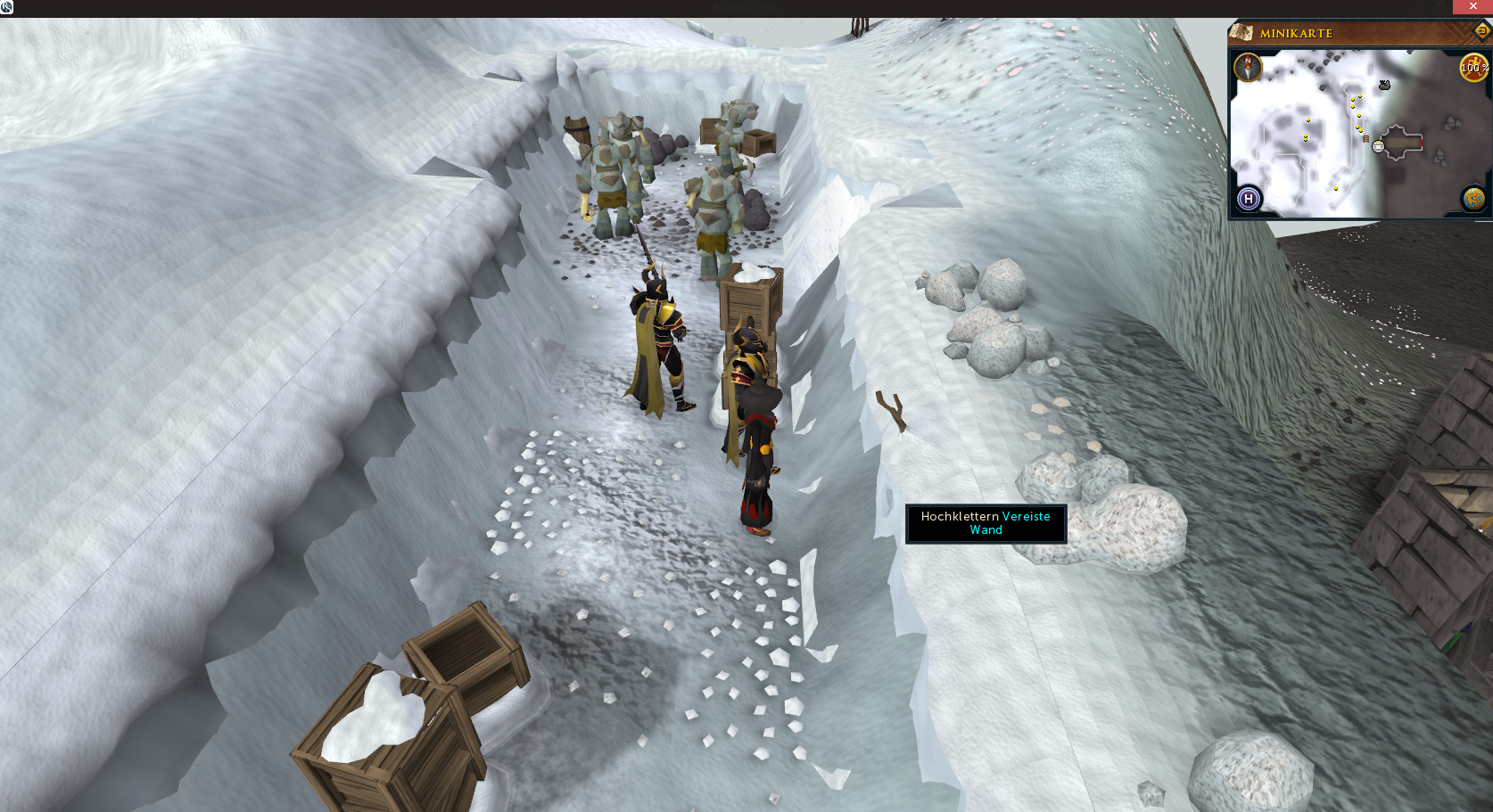
Task: Click the Minikarte panel options button
Action: [x=1481, y=31]
